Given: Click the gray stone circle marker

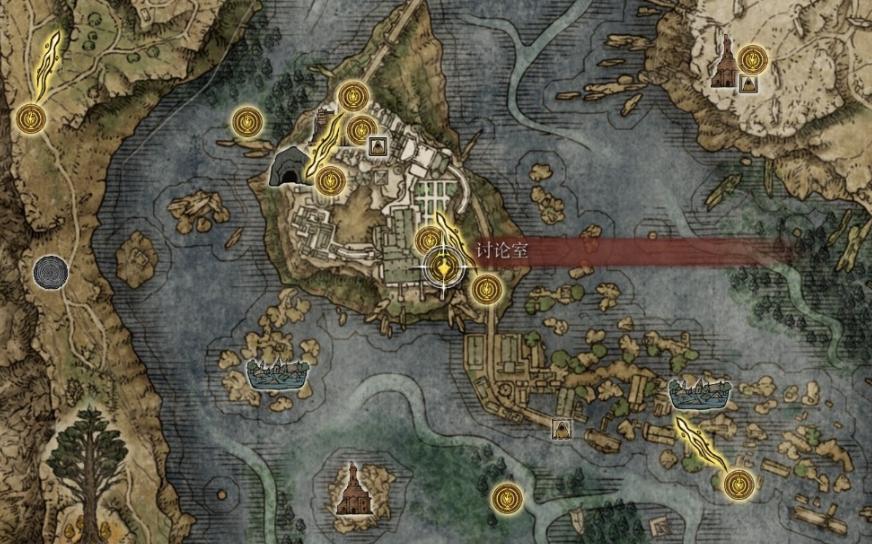Looking at the screenshot, I should coord(49,272).
